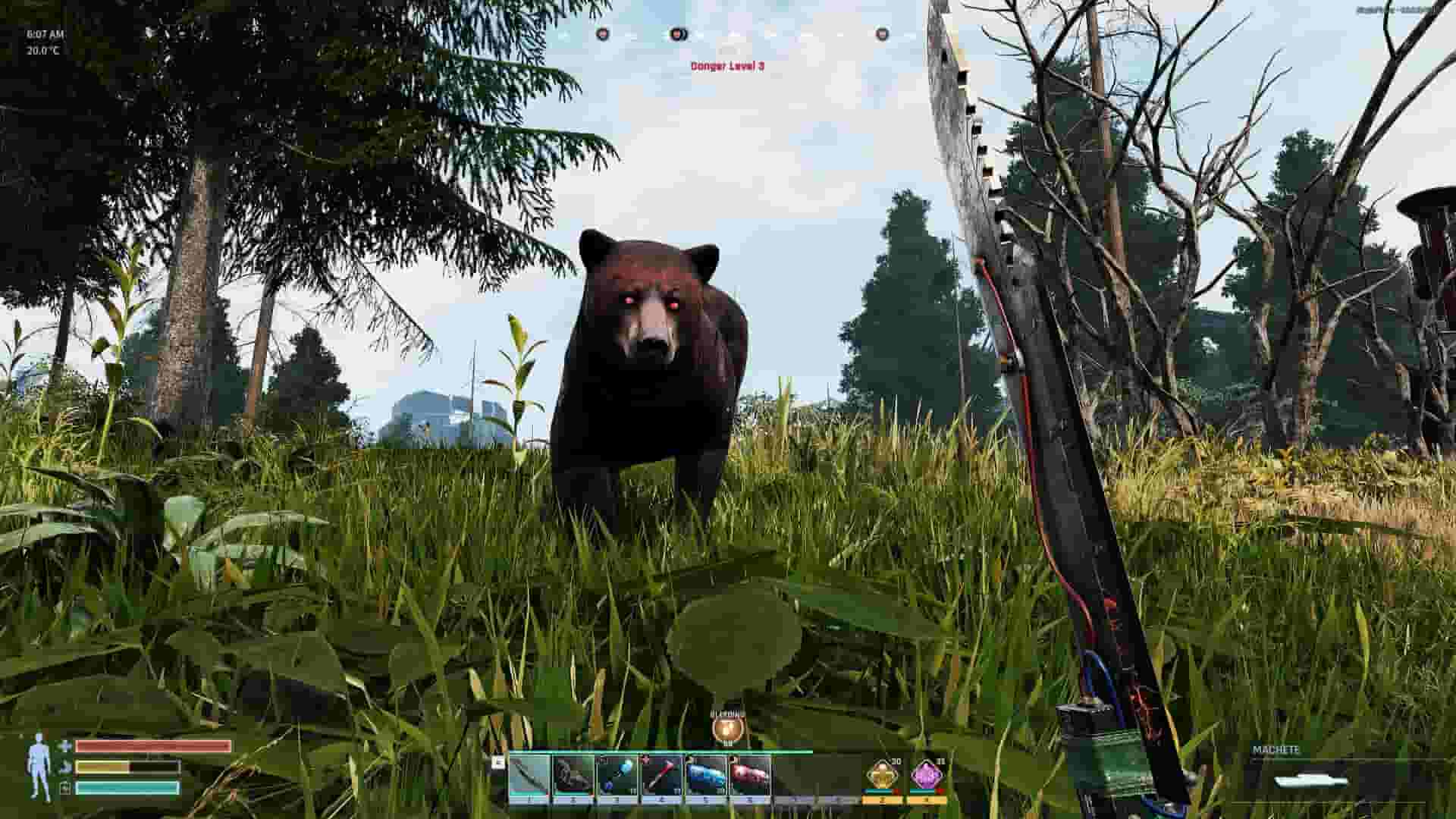
Task: Click the red ammo icon in slot 6
Action: tap(748, 771)
